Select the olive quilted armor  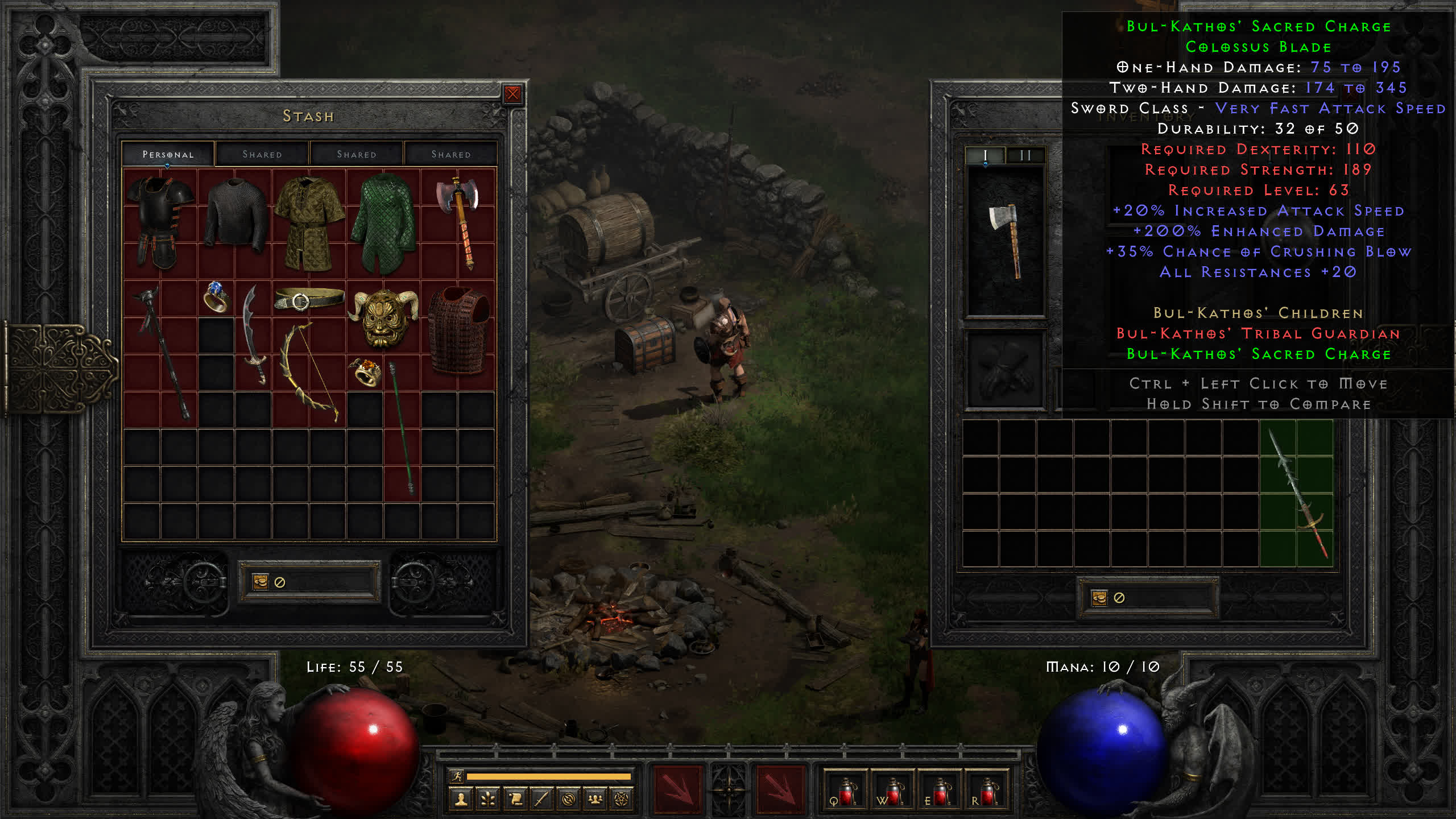(x=309, y=223)
